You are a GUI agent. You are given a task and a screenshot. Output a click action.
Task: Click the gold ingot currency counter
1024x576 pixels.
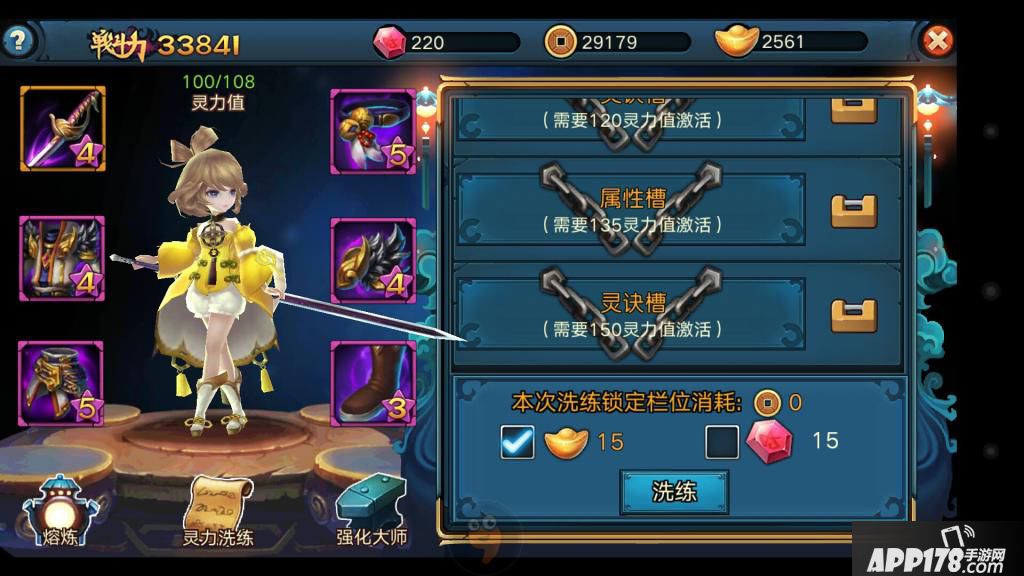coord(790,42)
